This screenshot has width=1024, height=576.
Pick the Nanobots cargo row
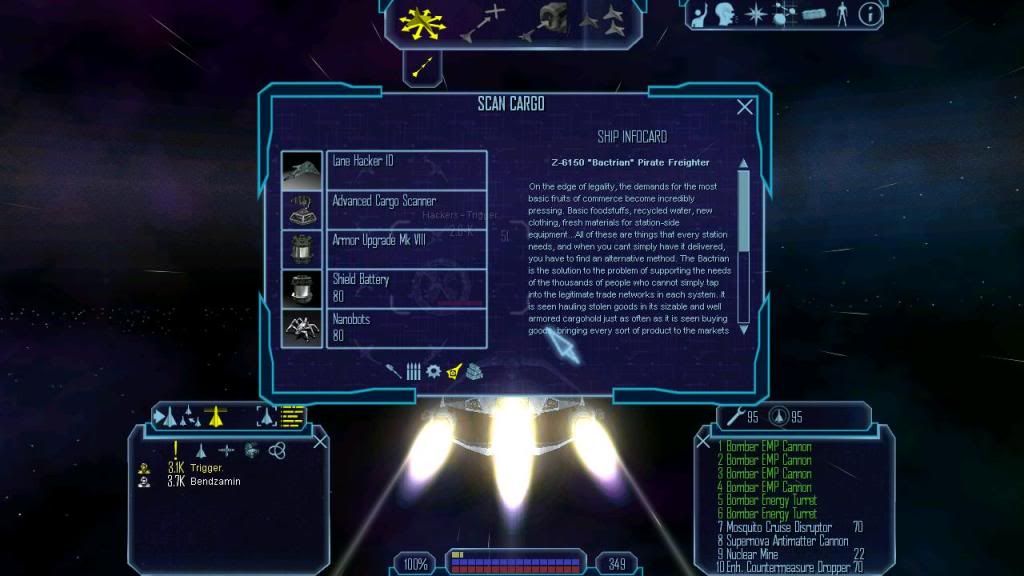point(406,328)
